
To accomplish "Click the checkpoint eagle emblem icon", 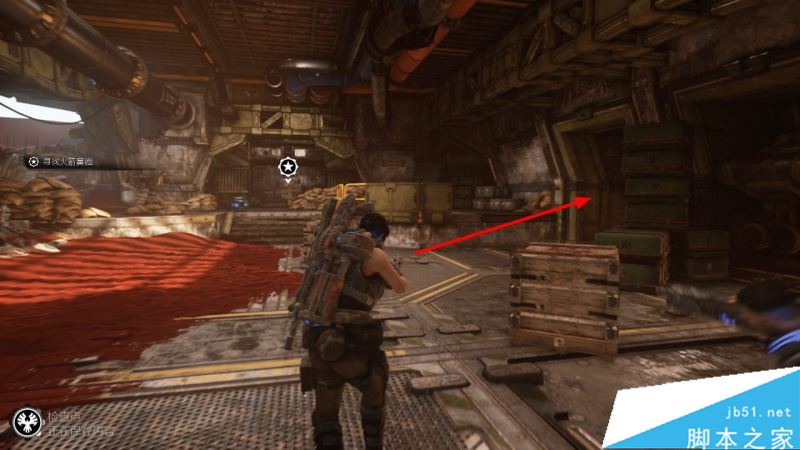I will [x=23, y=424].
